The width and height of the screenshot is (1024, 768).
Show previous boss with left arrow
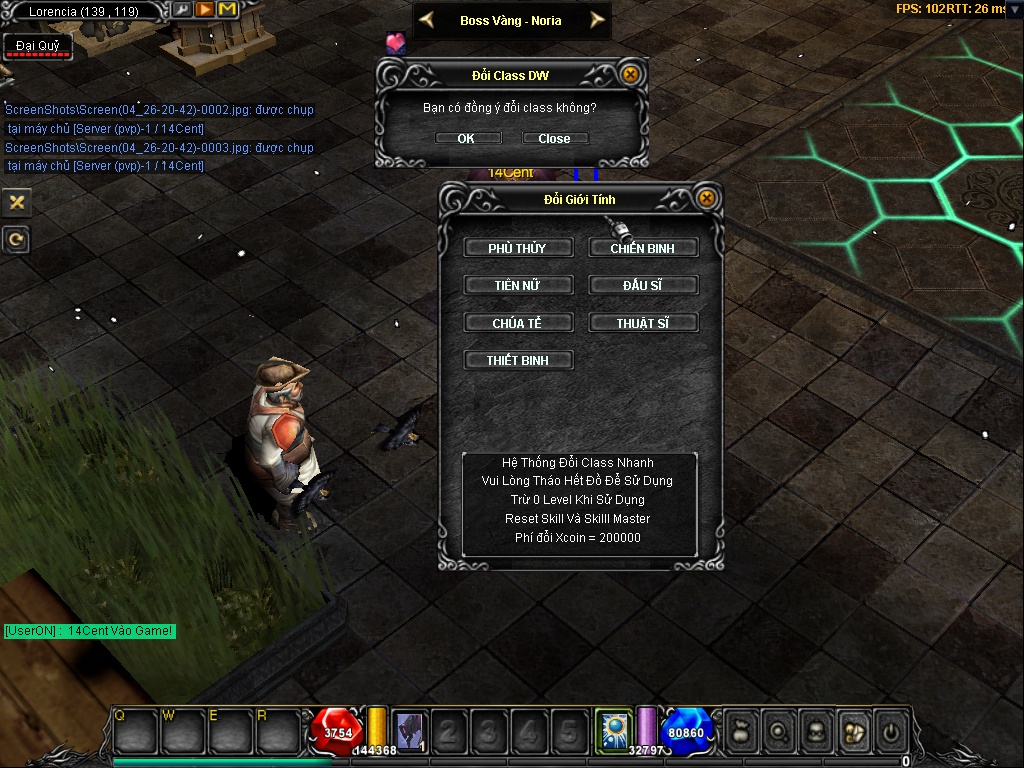[426, 20]
